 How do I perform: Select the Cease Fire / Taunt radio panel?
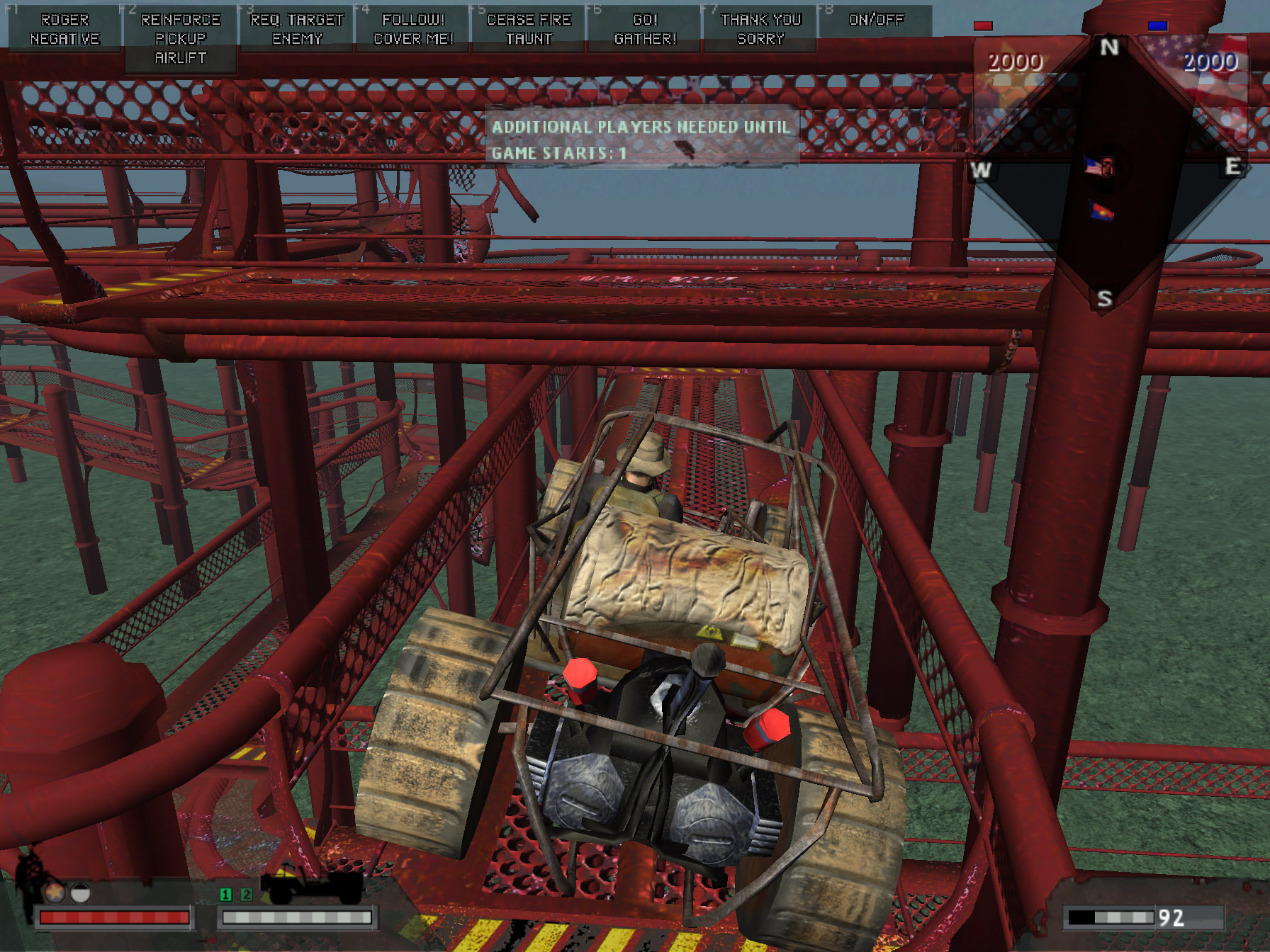(x=529, y=29)
